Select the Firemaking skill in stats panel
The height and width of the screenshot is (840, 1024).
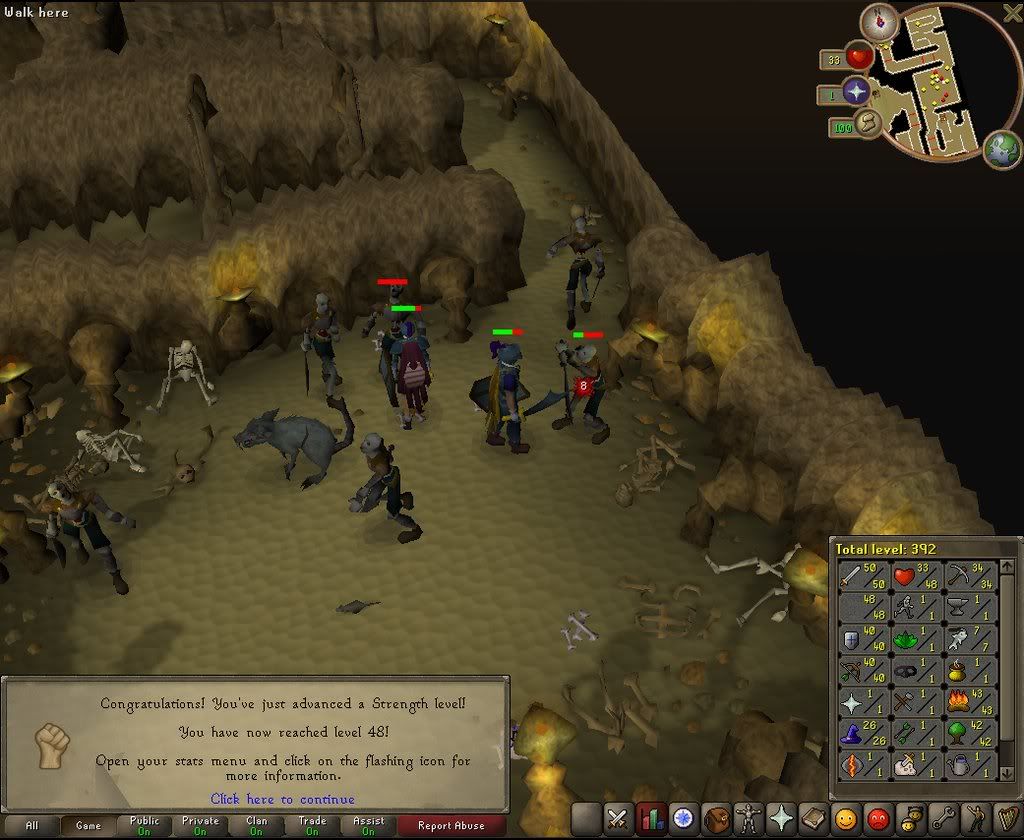[971, 702]
